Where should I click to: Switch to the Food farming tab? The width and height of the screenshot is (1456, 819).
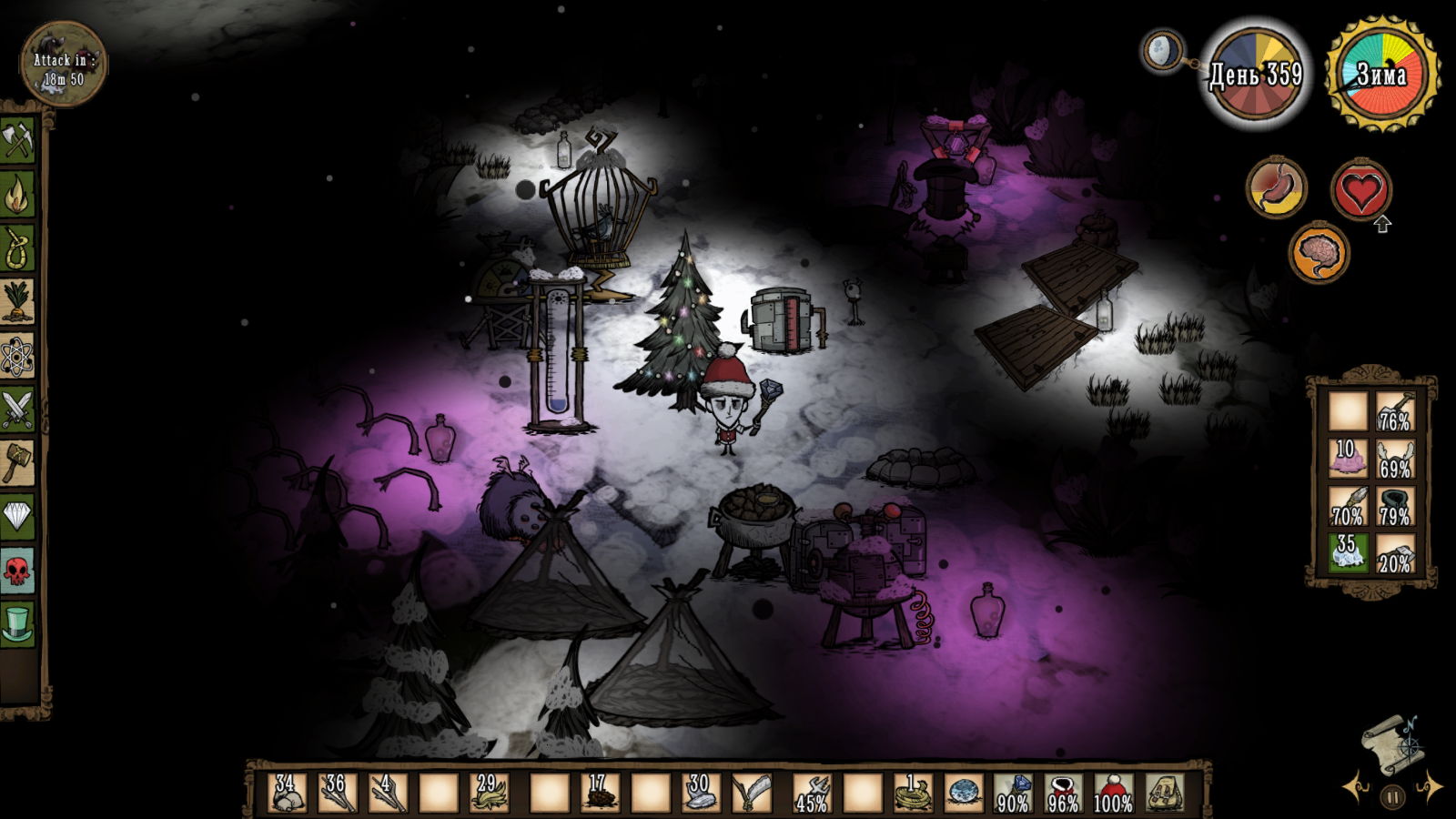(17, 301)
